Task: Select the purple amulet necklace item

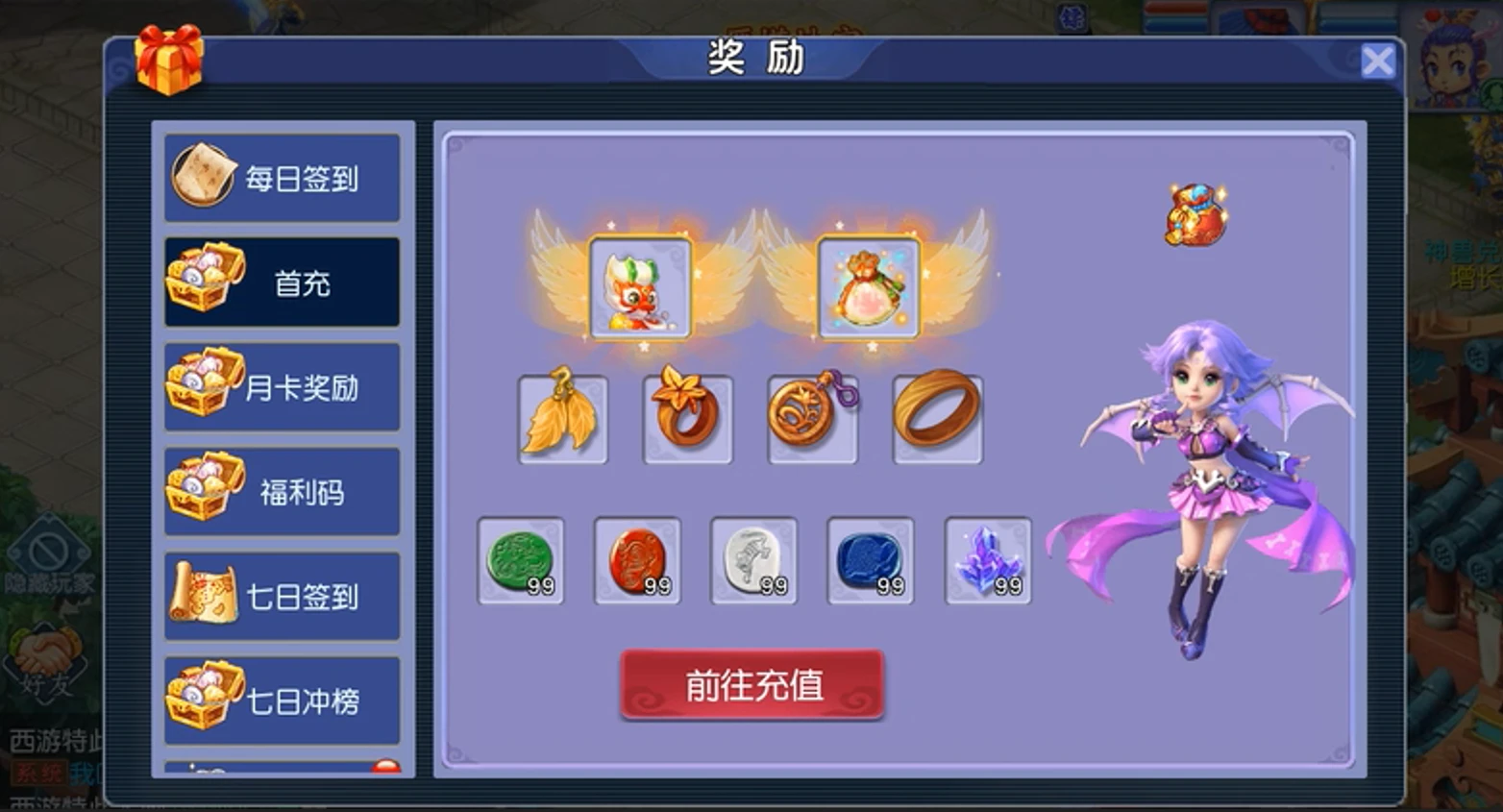Action: (x=812, y=418)
